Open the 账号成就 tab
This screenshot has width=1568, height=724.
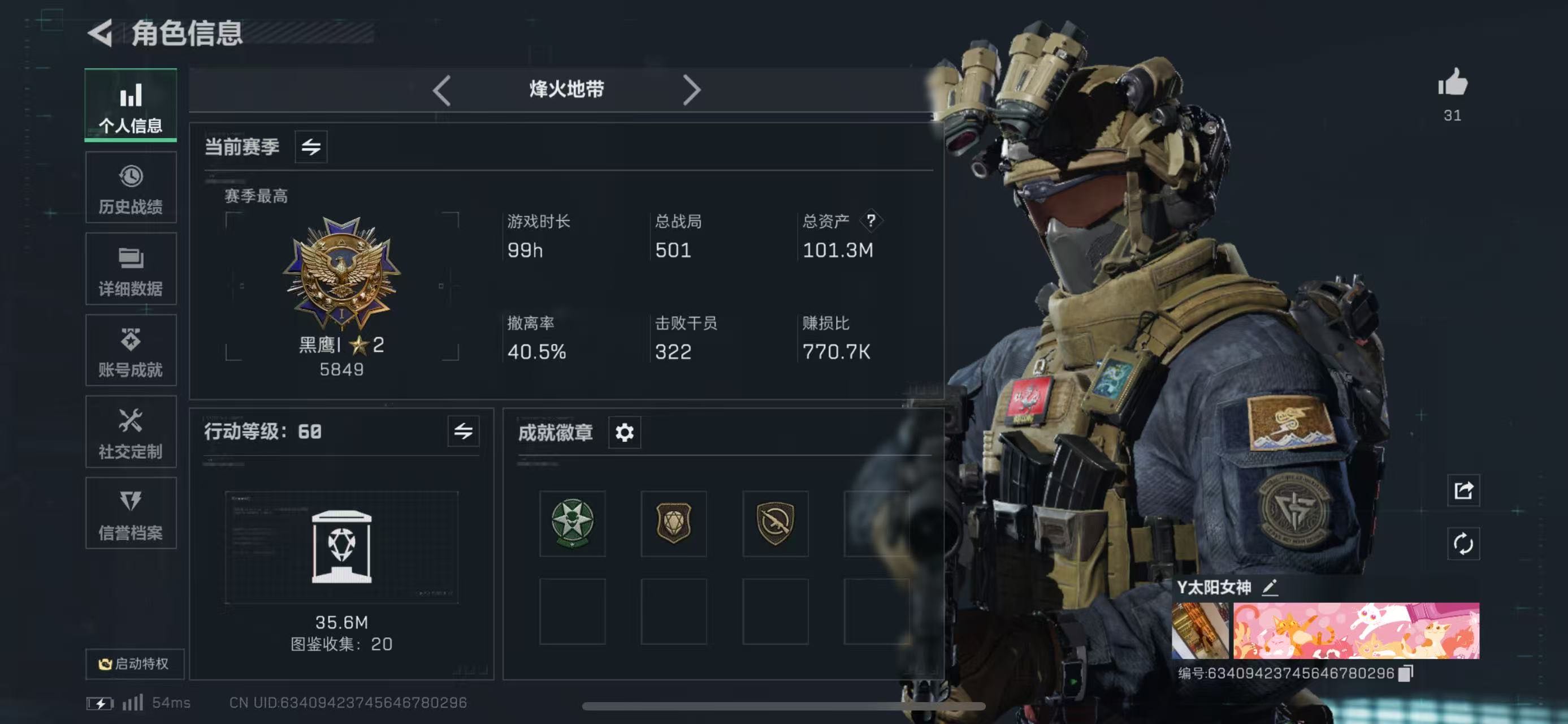(131, 351)
